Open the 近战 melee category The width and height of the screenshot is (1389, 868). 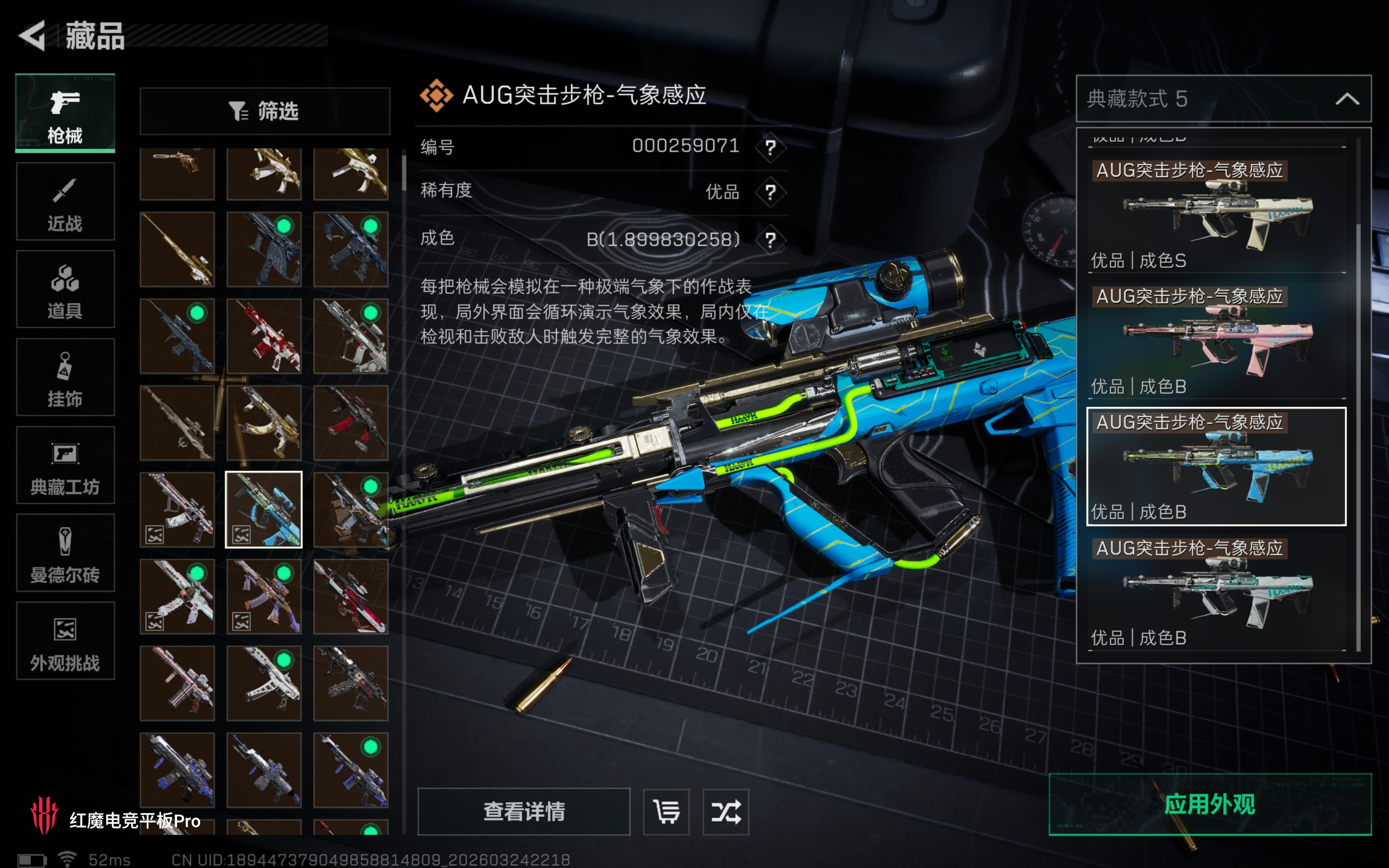pyautogui.click(x=65, y=202)
